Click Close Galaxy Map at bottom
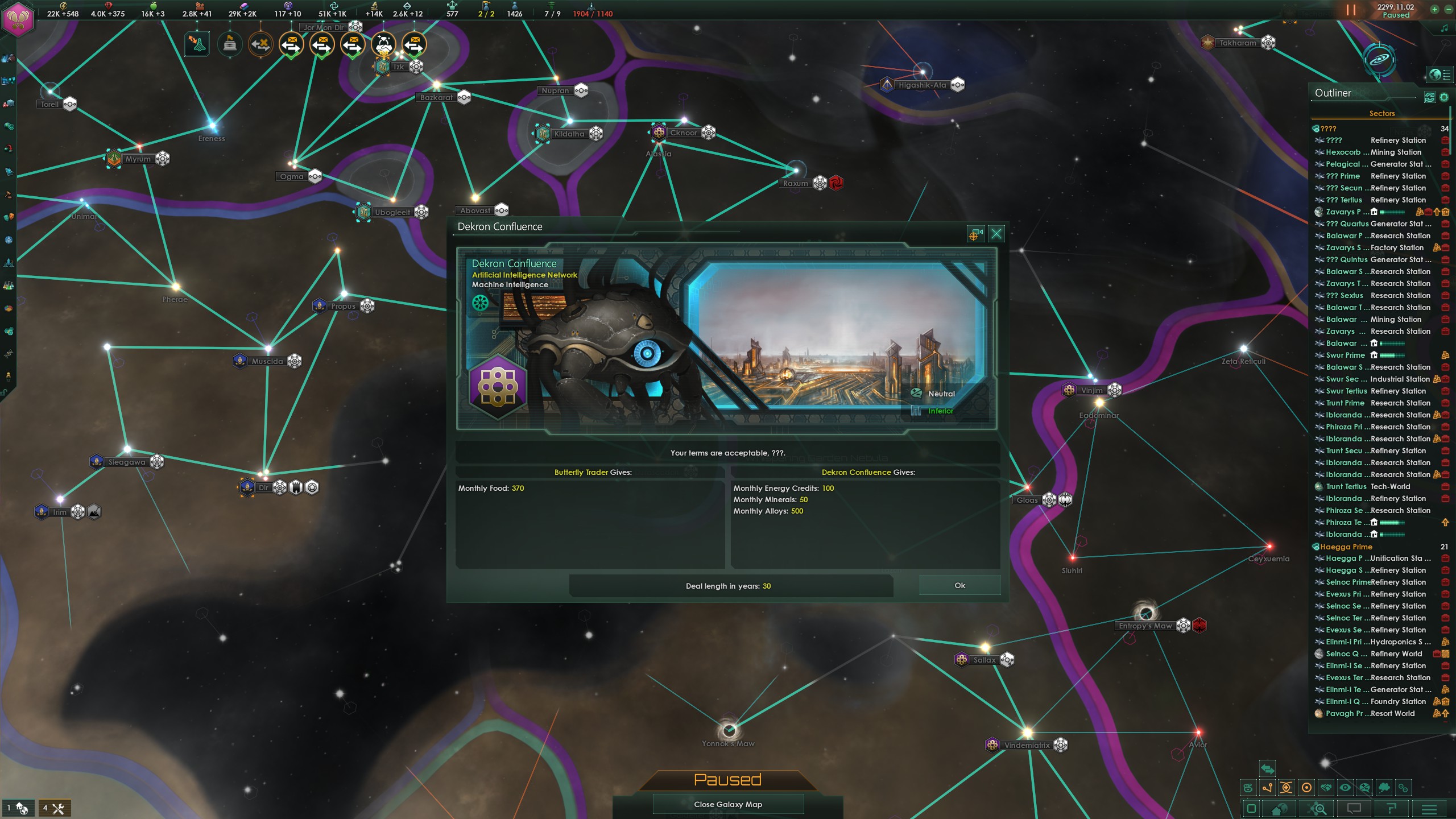This screenshot has width=1456, height=819. (x=728, y=804)
